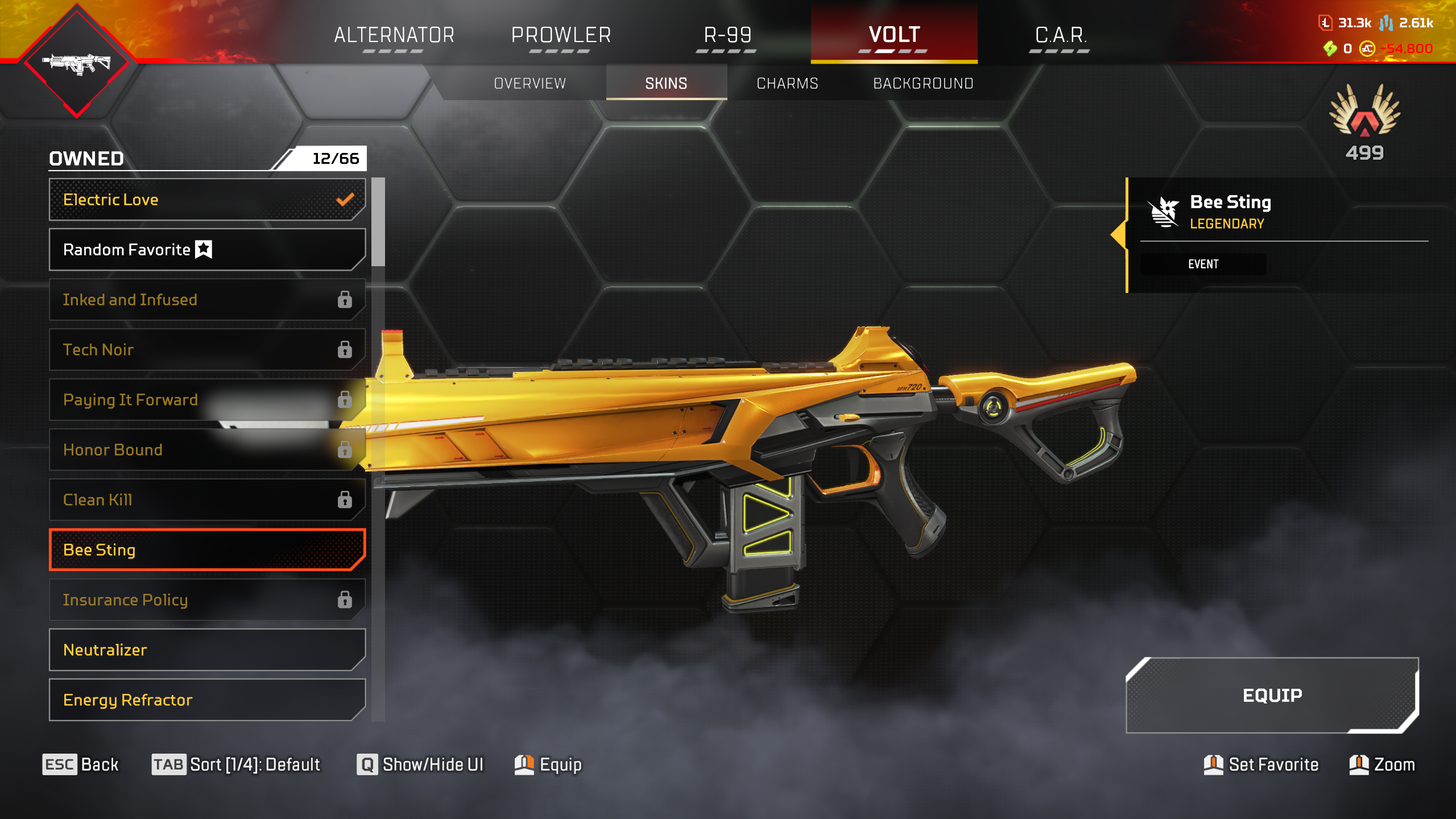The width and height of the screenshot is (1456, 819).
Task: Choose the C.A.R. weapon tab
Action: 1061,35
